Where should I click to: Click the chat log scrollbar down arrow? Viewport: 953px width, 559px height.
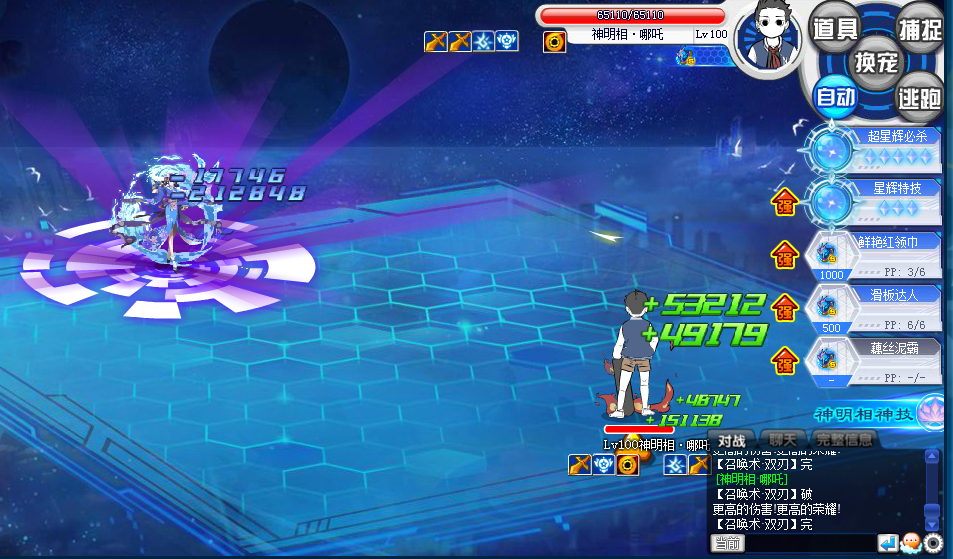point(932,523)
